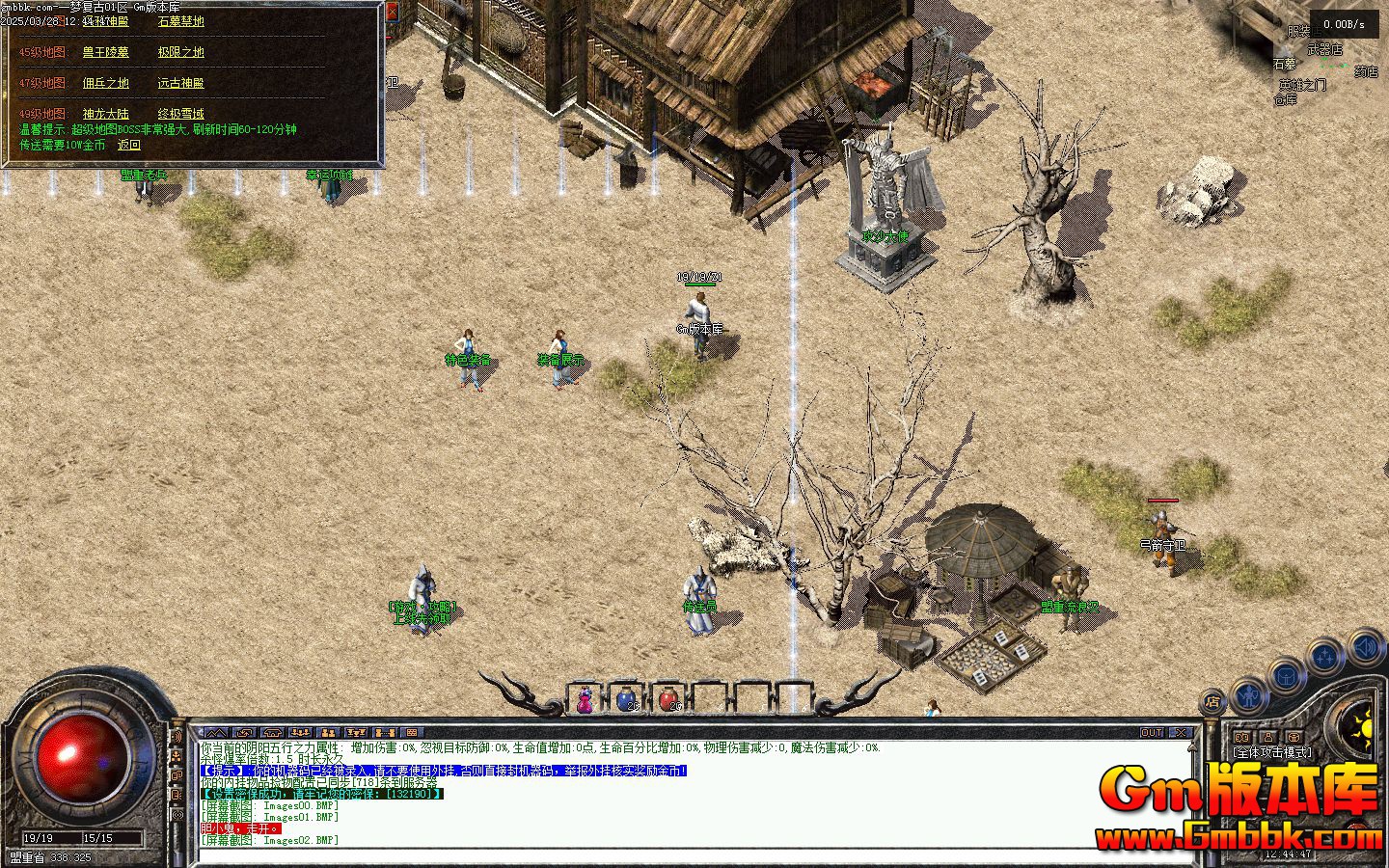Open the bag inventory round button
Screen dimensions: 1389x868
click(x=1287, y=676)
